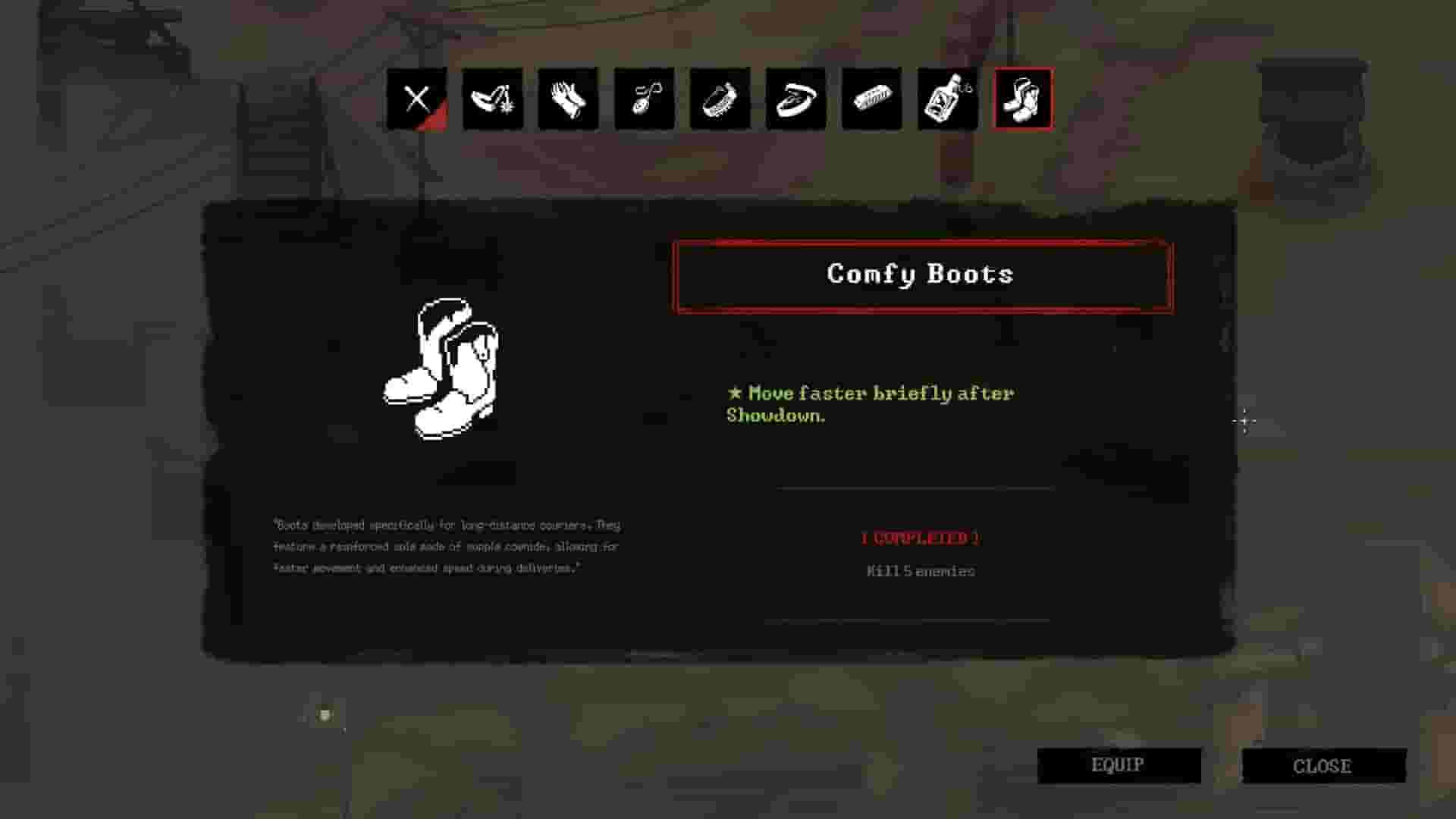Select the whiskey bottle accessory icon
This screenshot has height=819, width=1456.
[946, 99]
